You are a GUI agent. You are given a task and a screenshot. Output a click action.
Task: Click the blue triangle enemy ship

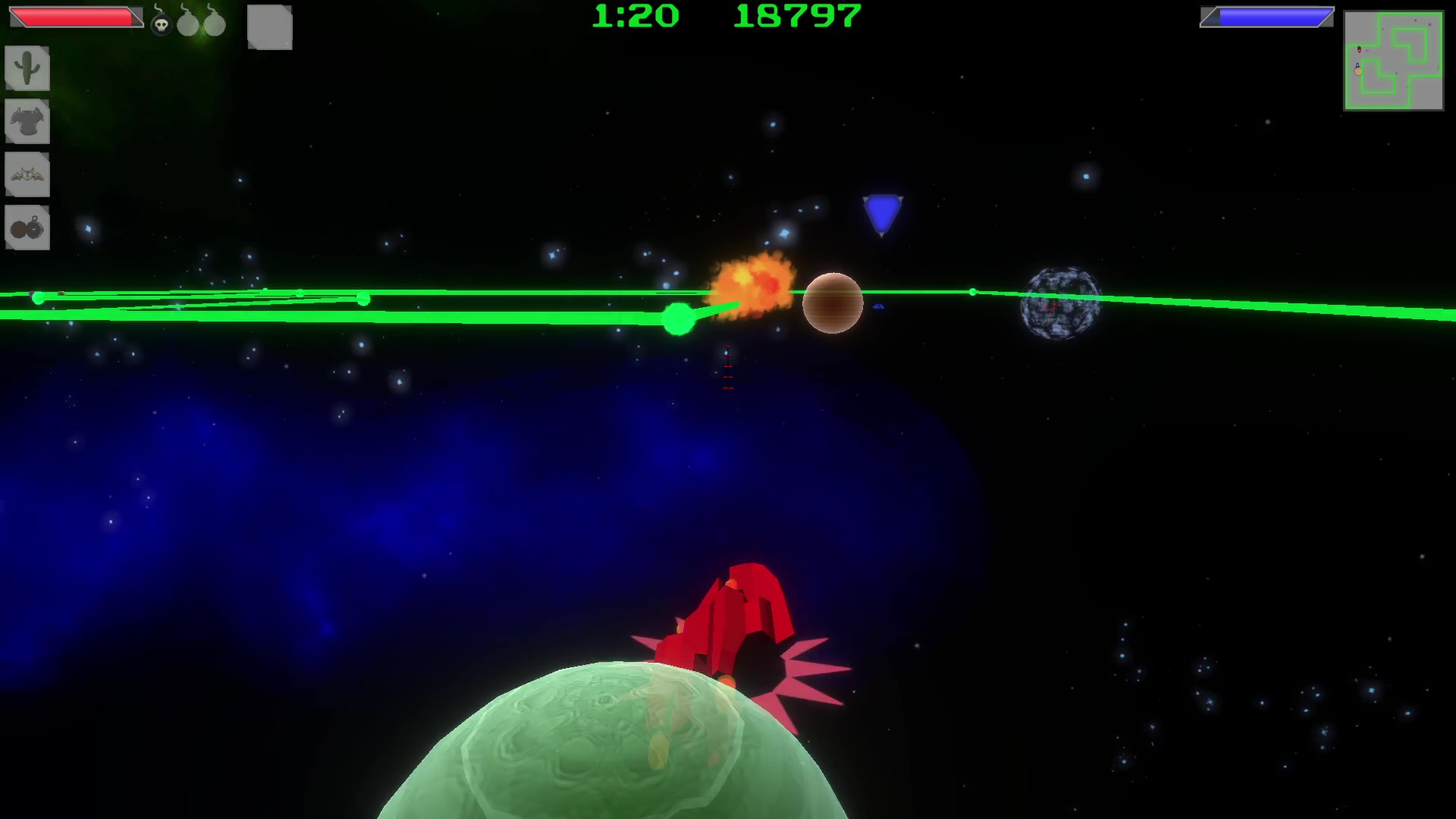pyautogui.click(x=880, y=215)
